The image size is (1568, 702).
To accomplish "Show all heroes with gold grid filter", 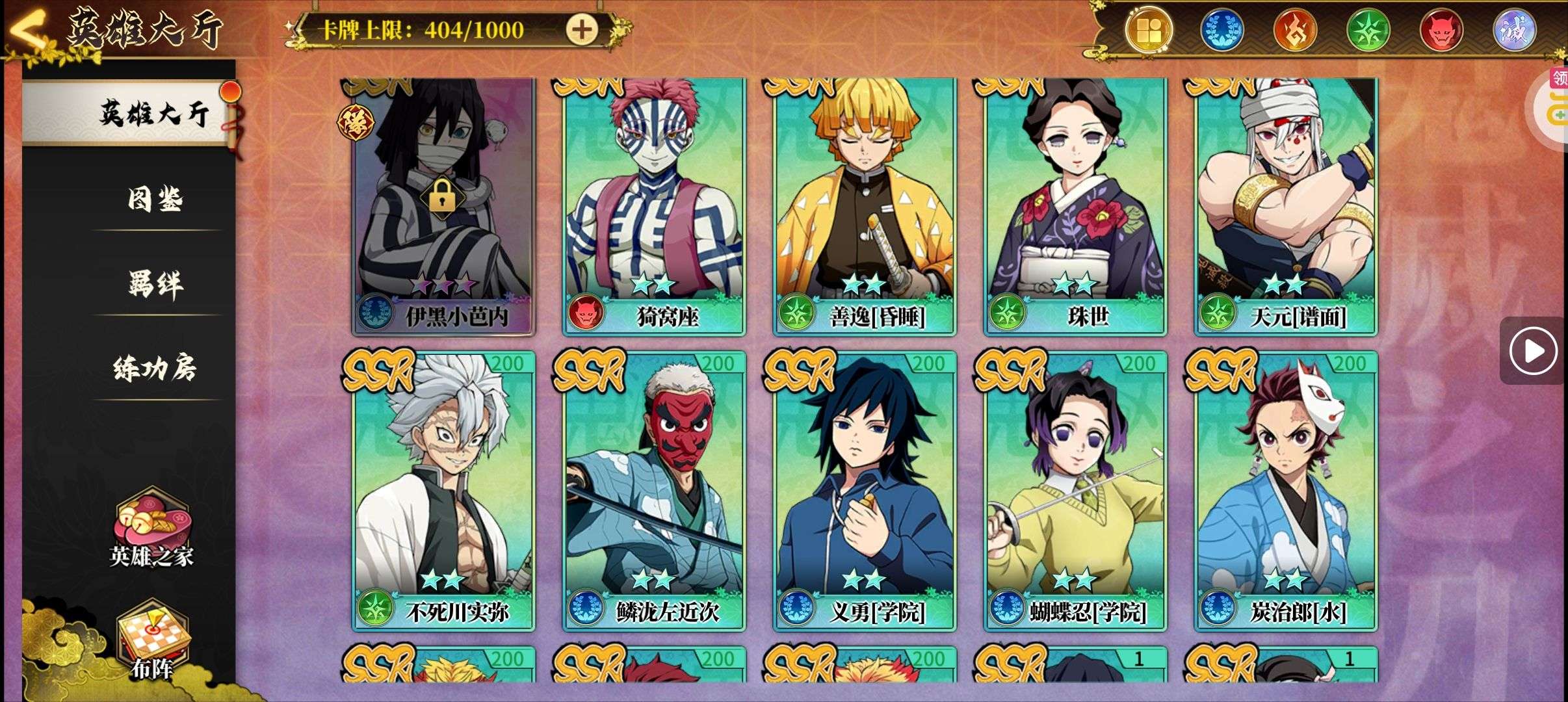I will tap(1149, 30).
